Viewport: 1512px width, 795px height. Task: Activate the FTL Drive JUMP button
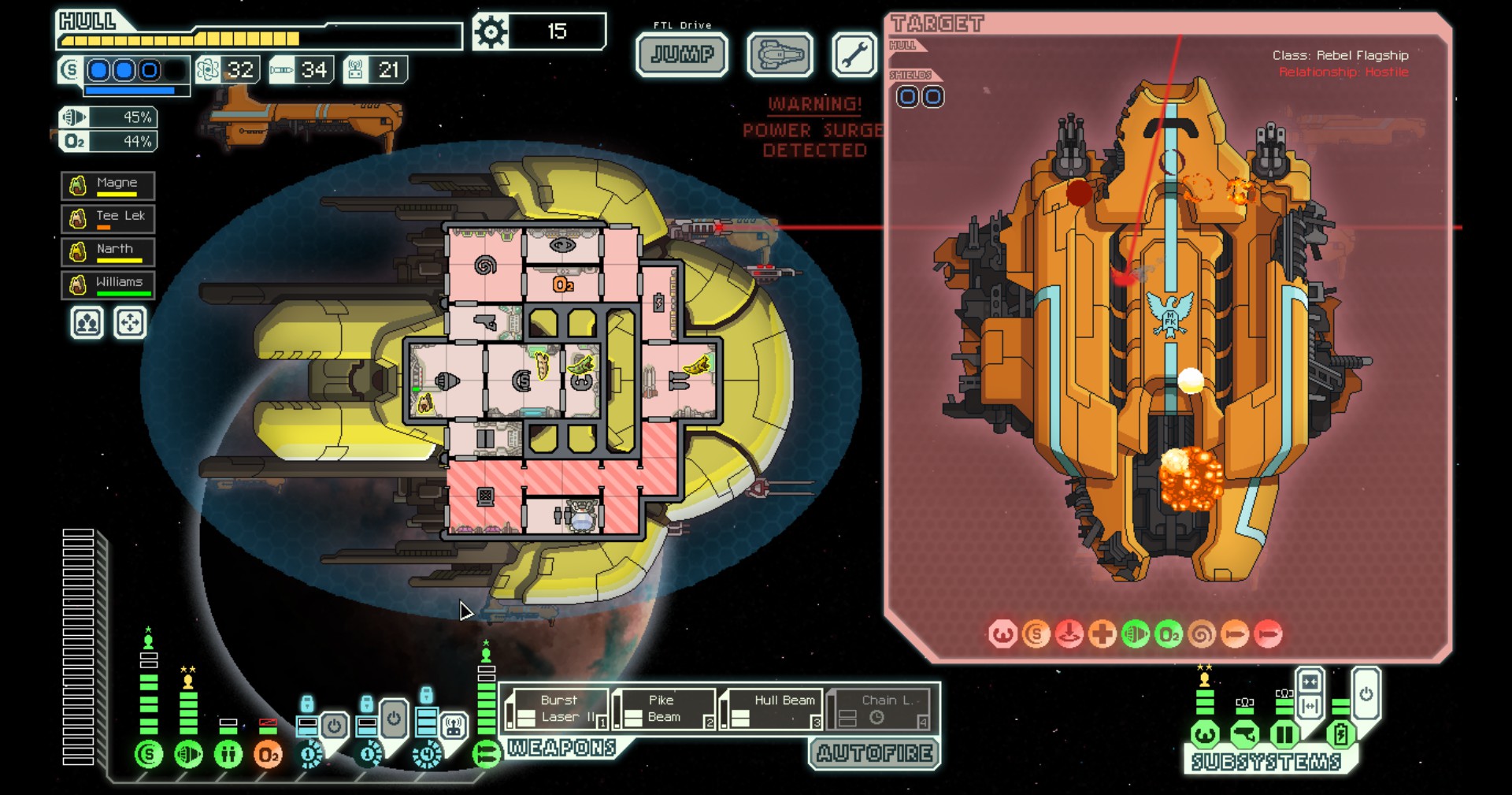coord(682,54)
